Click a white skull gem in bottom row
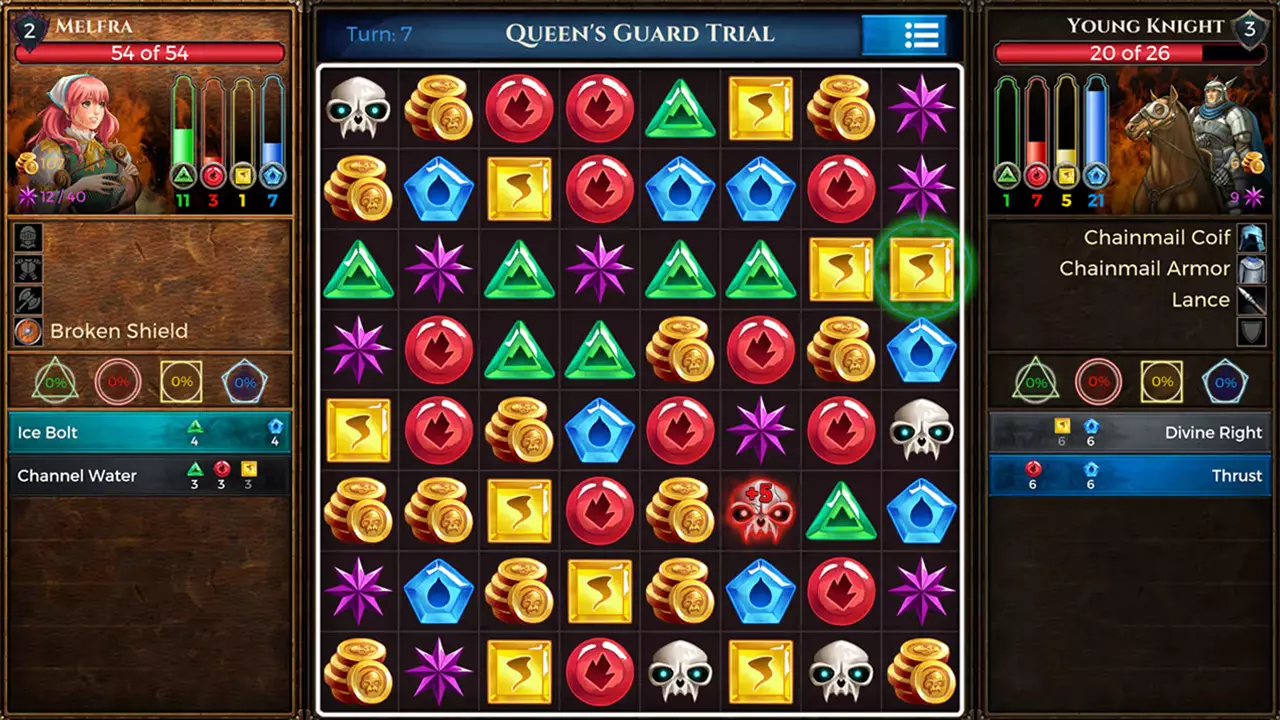This screenshot has height=720, width=1280. pos(681,672)
